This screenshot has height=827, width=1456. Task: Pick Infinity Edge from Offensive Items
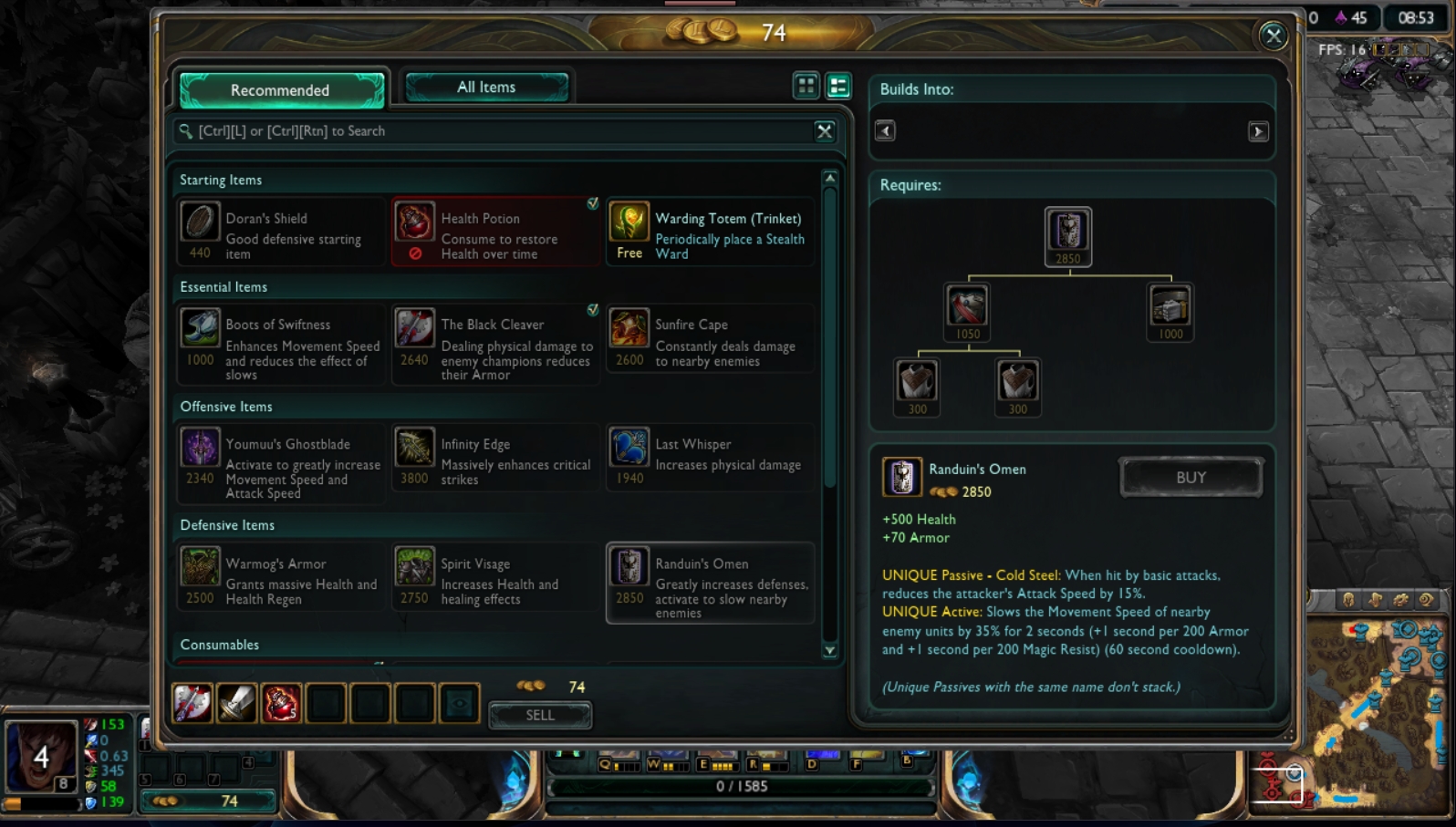pos(495,460)
